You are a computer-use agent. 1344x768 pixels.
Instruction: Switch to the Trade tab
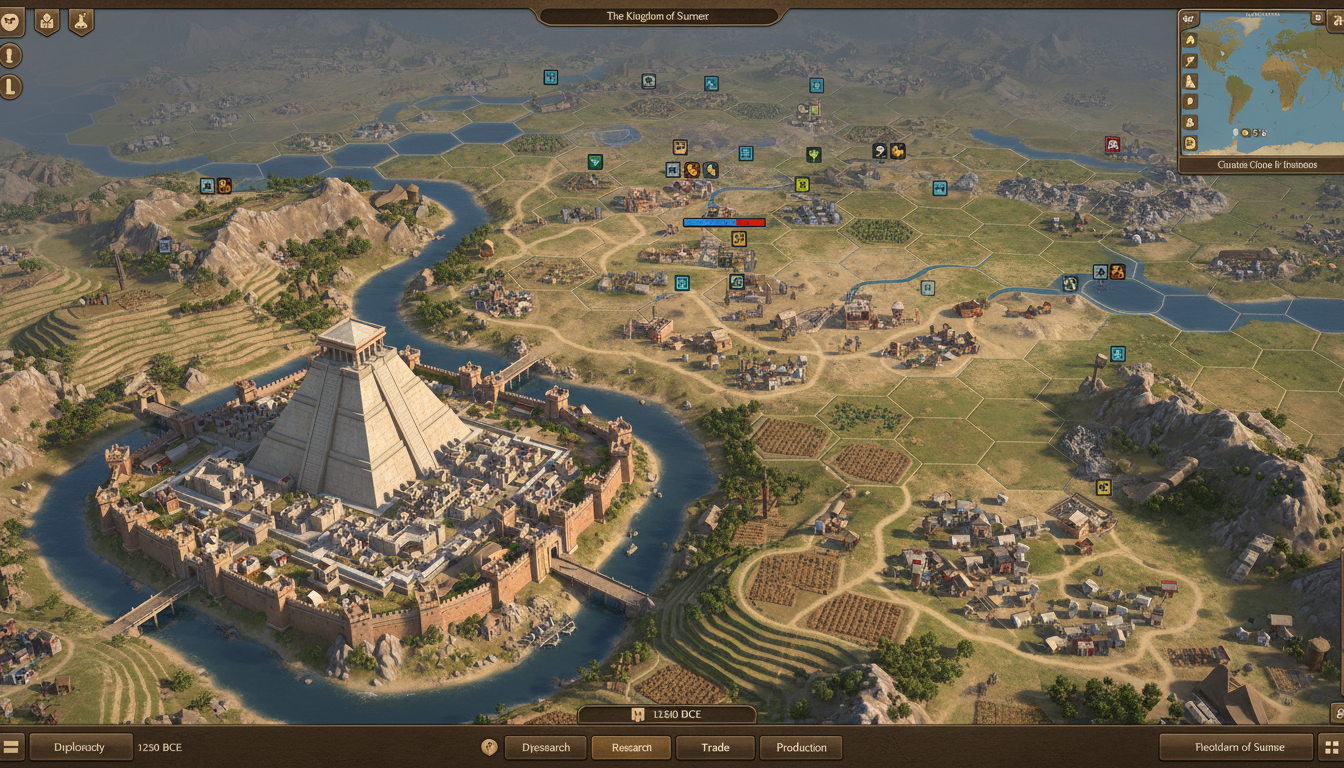715,747
